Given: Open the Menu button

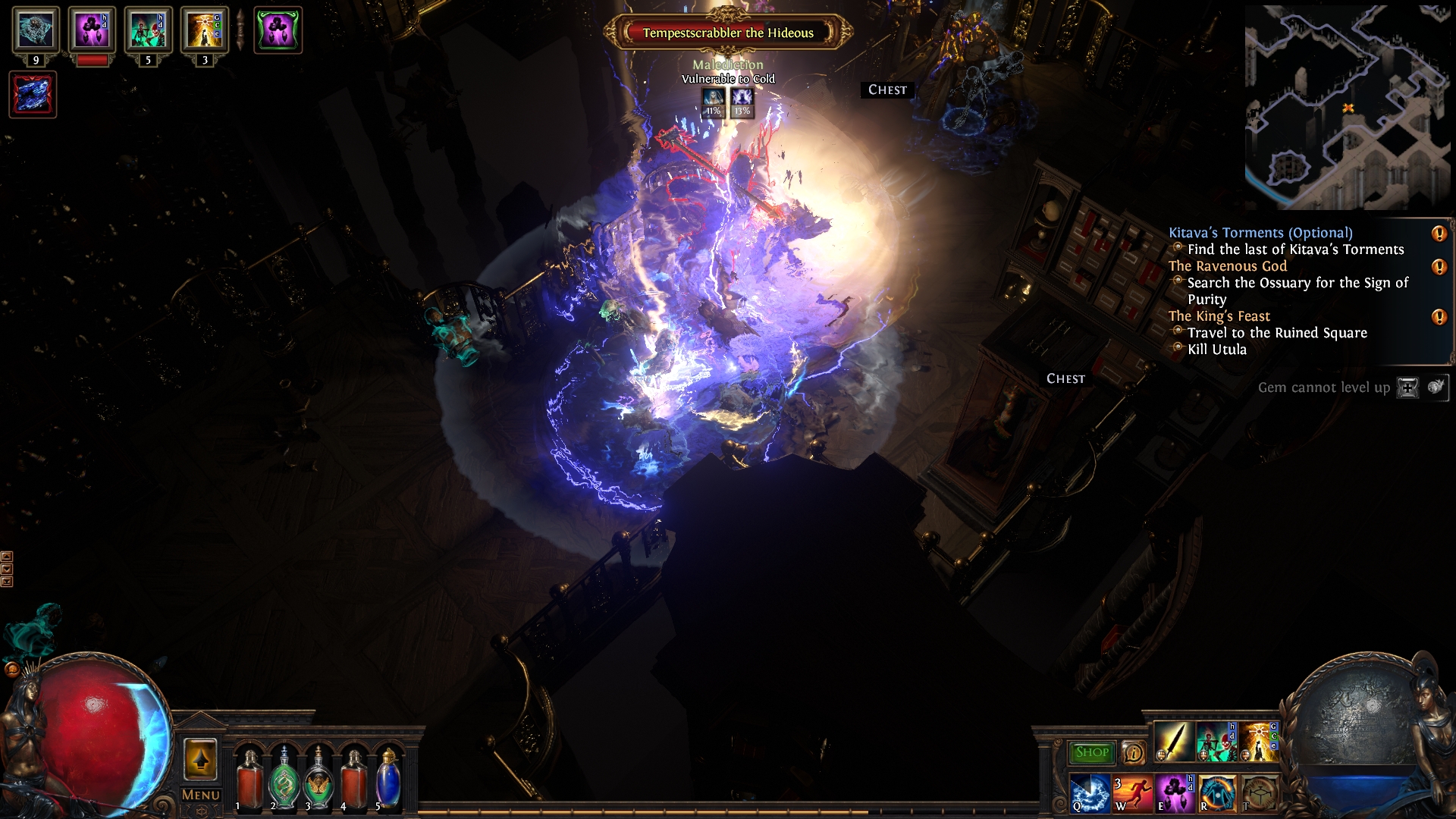Looking at the screenshot, I should pos(201,795).
